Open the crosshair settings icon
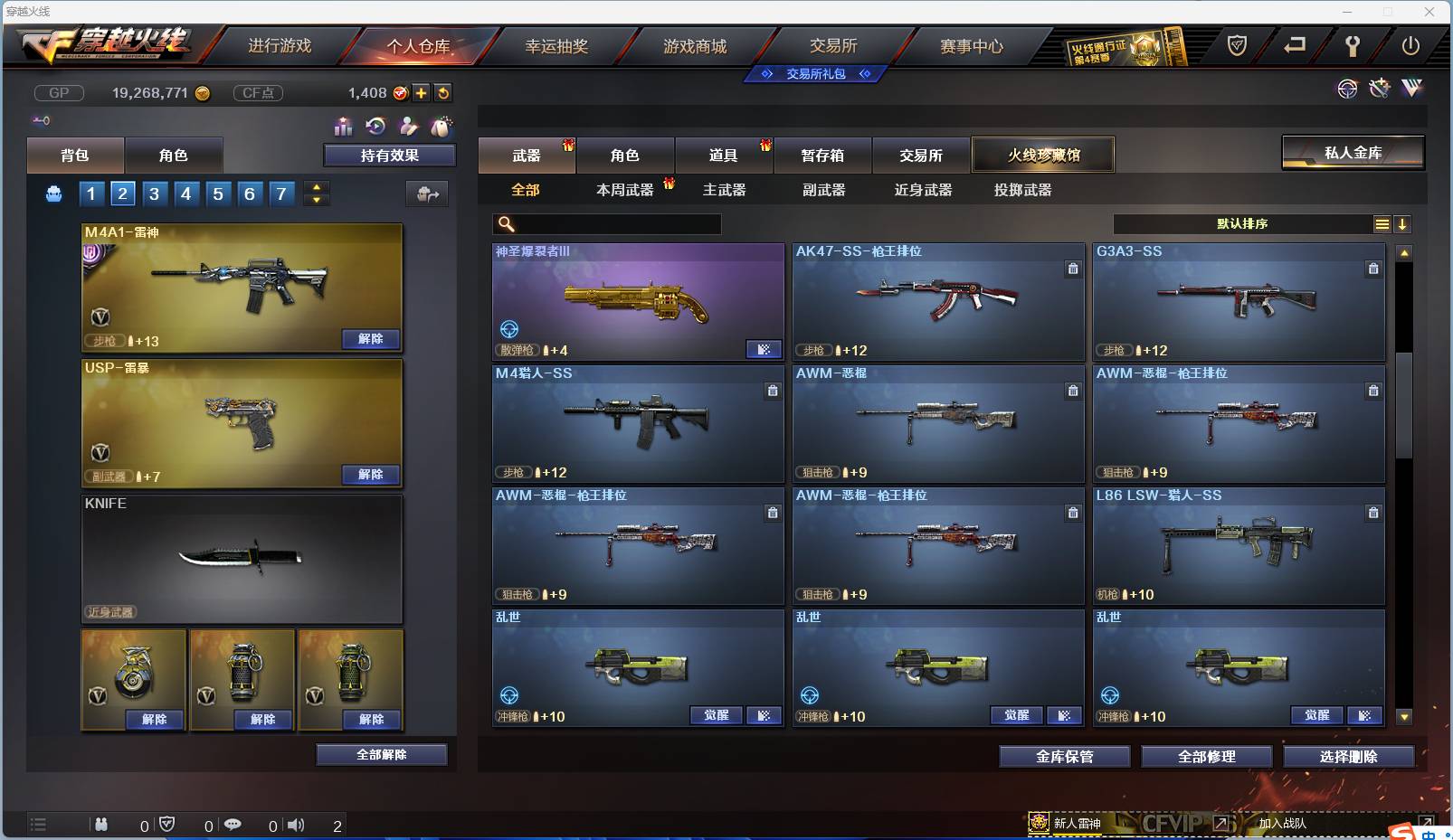This screenshot has height=840, width=1453. pyautogui.click(x=1348, y=89)
